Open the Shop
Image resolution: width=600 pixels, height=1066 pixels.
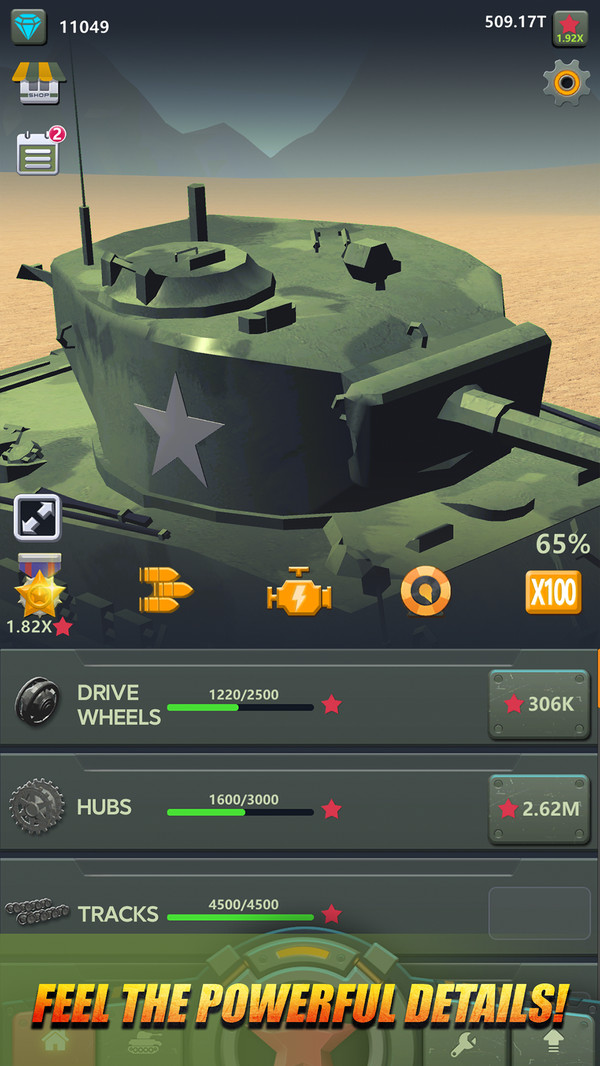point(38,84)
